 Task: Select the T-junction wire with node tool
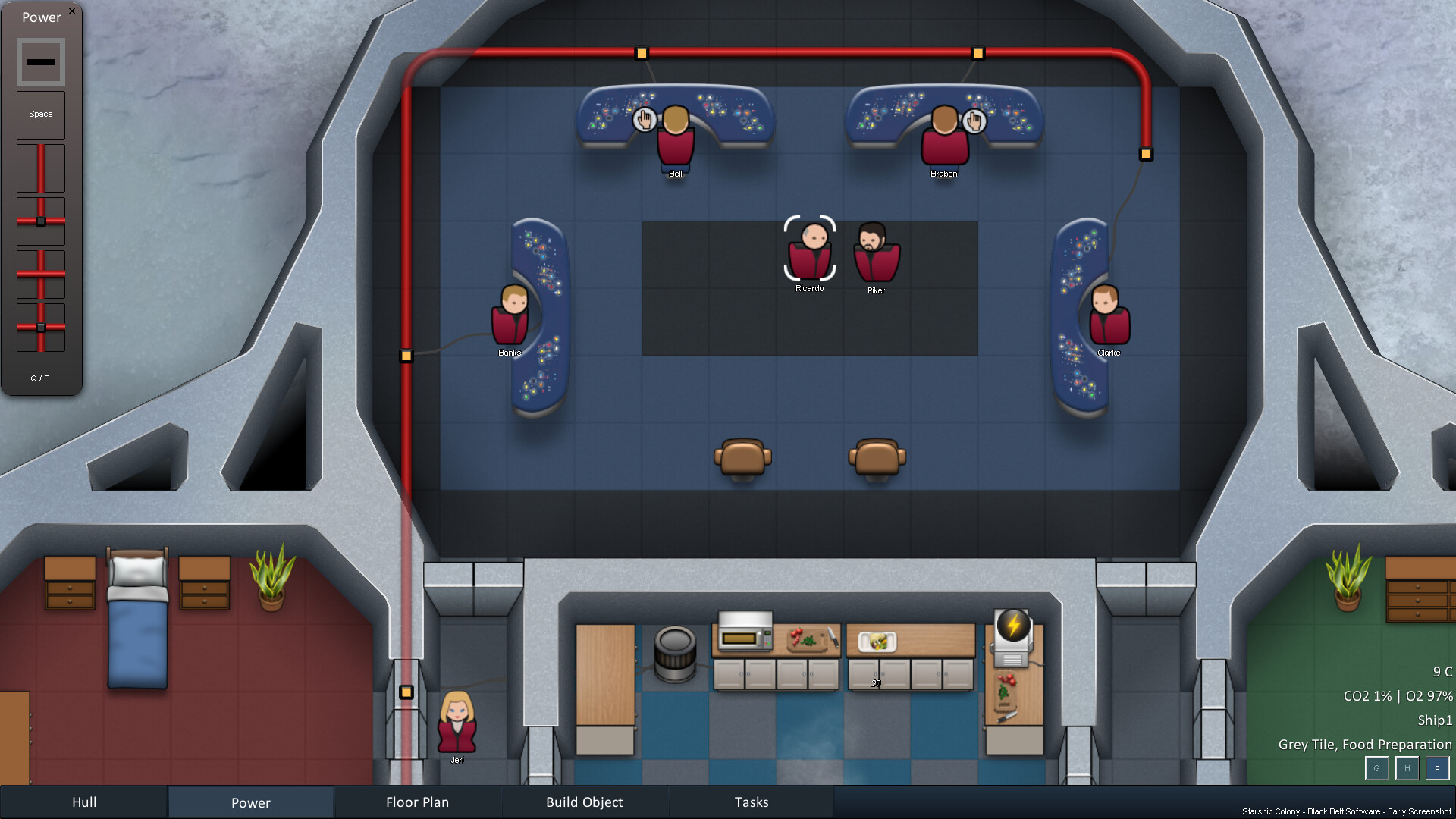41,220
